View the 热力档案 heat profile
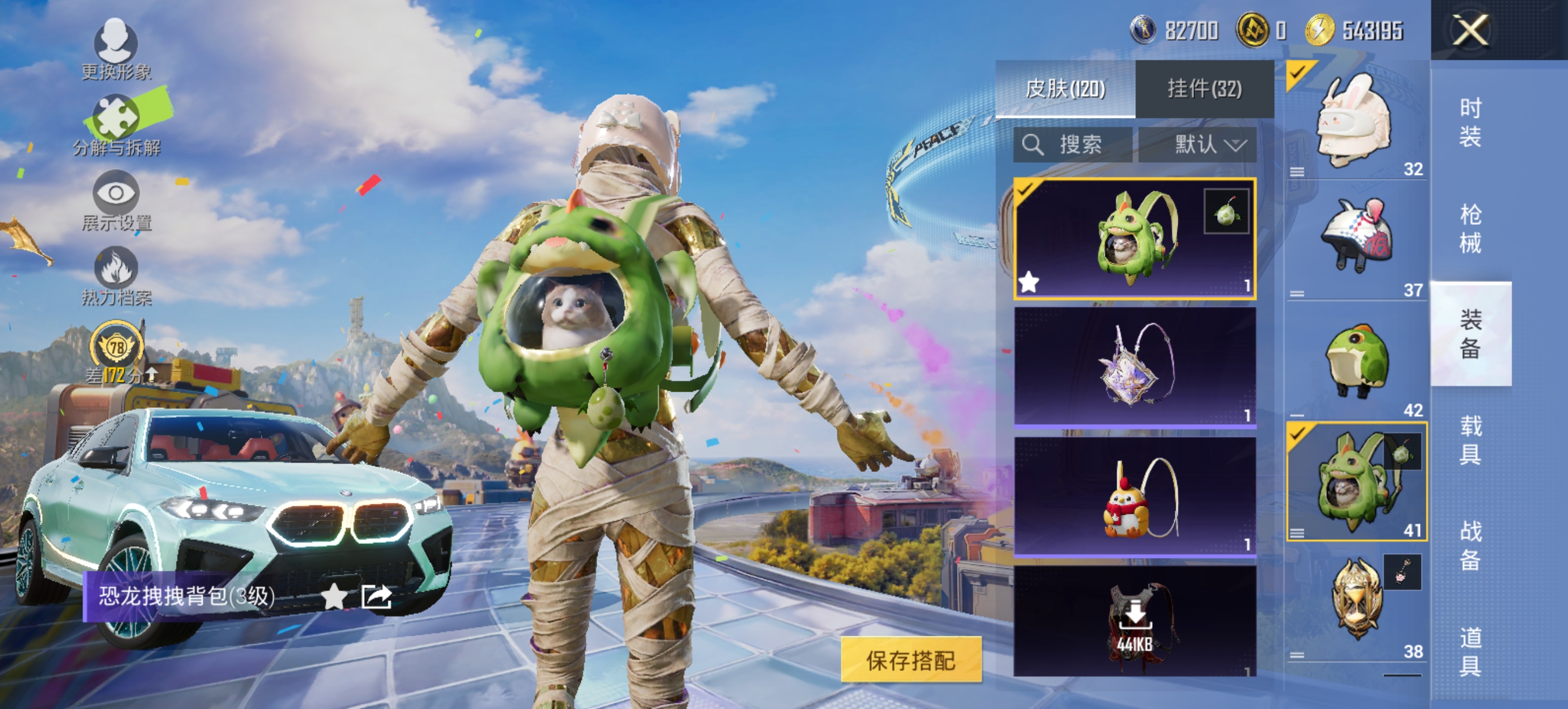The width and height of the screenshot is (1568, 709). [x=117, y=274]
